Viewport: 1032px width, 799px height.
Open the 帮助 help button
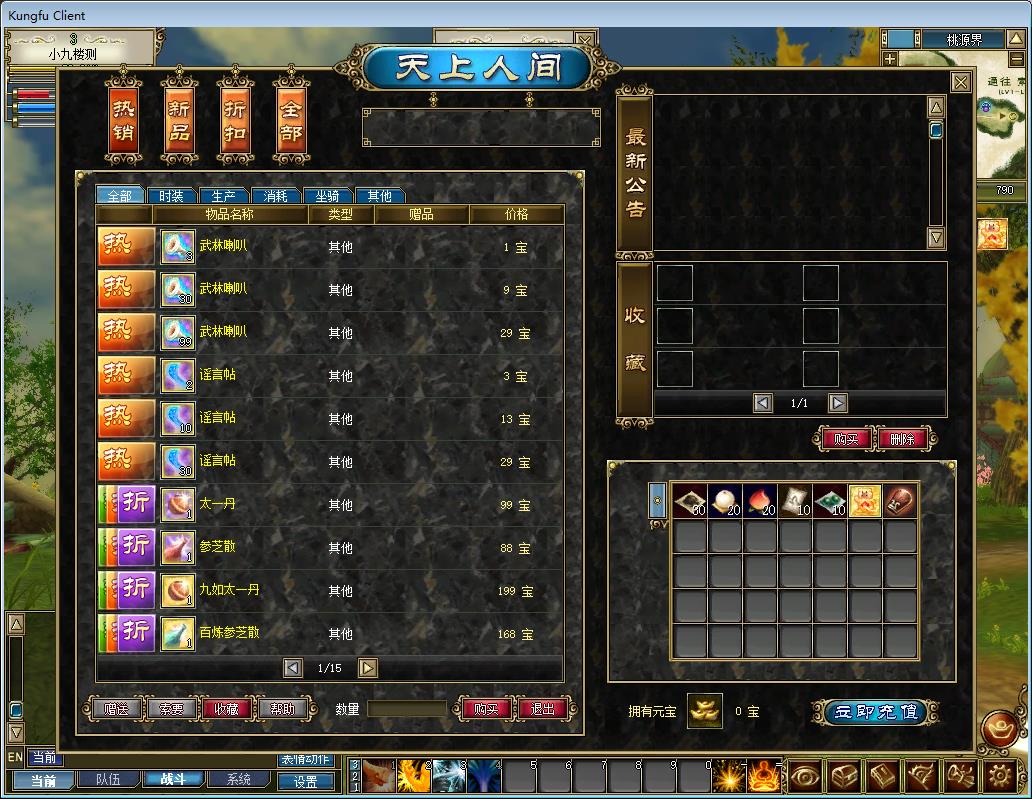point(282,709)
